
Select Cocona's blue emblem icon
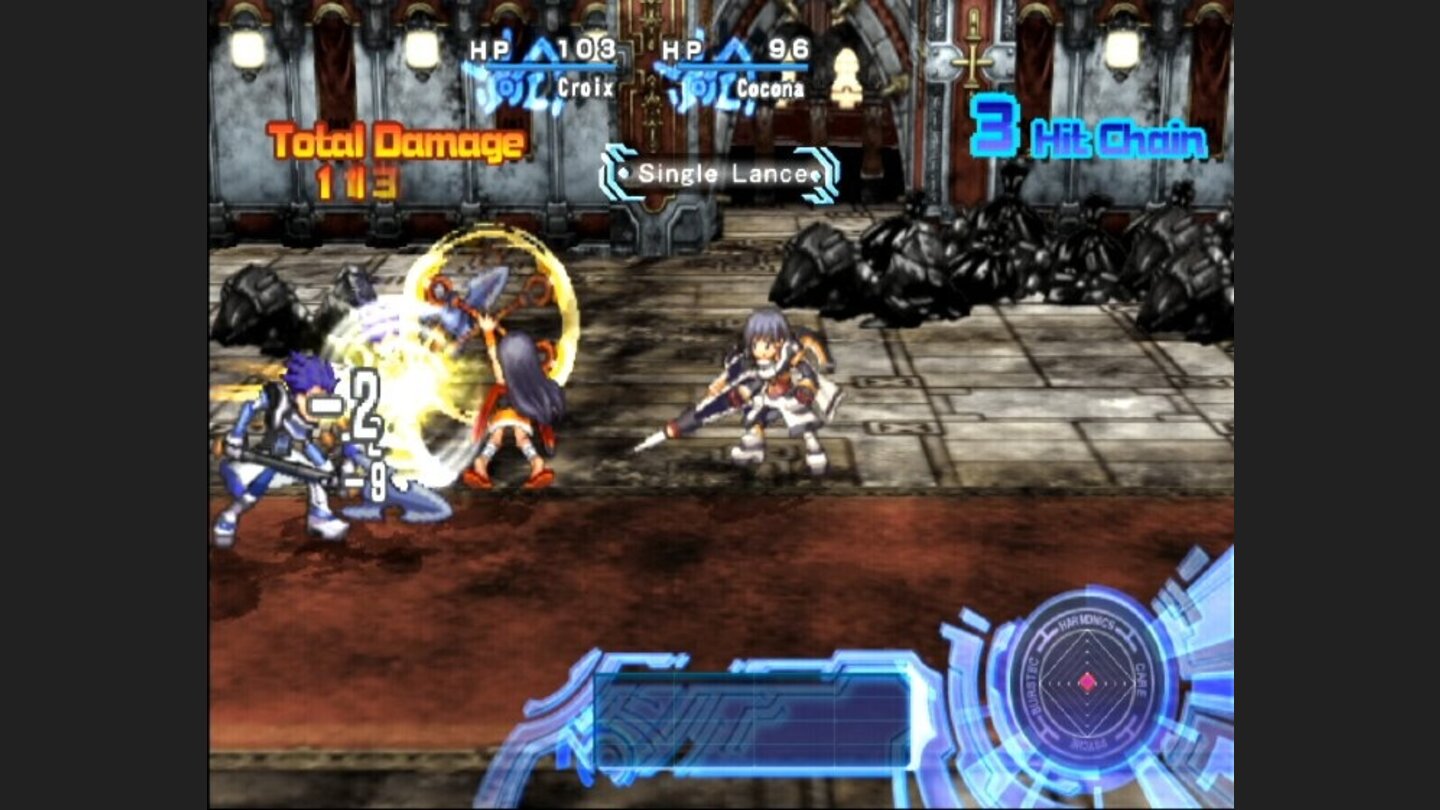coord(698,86)
